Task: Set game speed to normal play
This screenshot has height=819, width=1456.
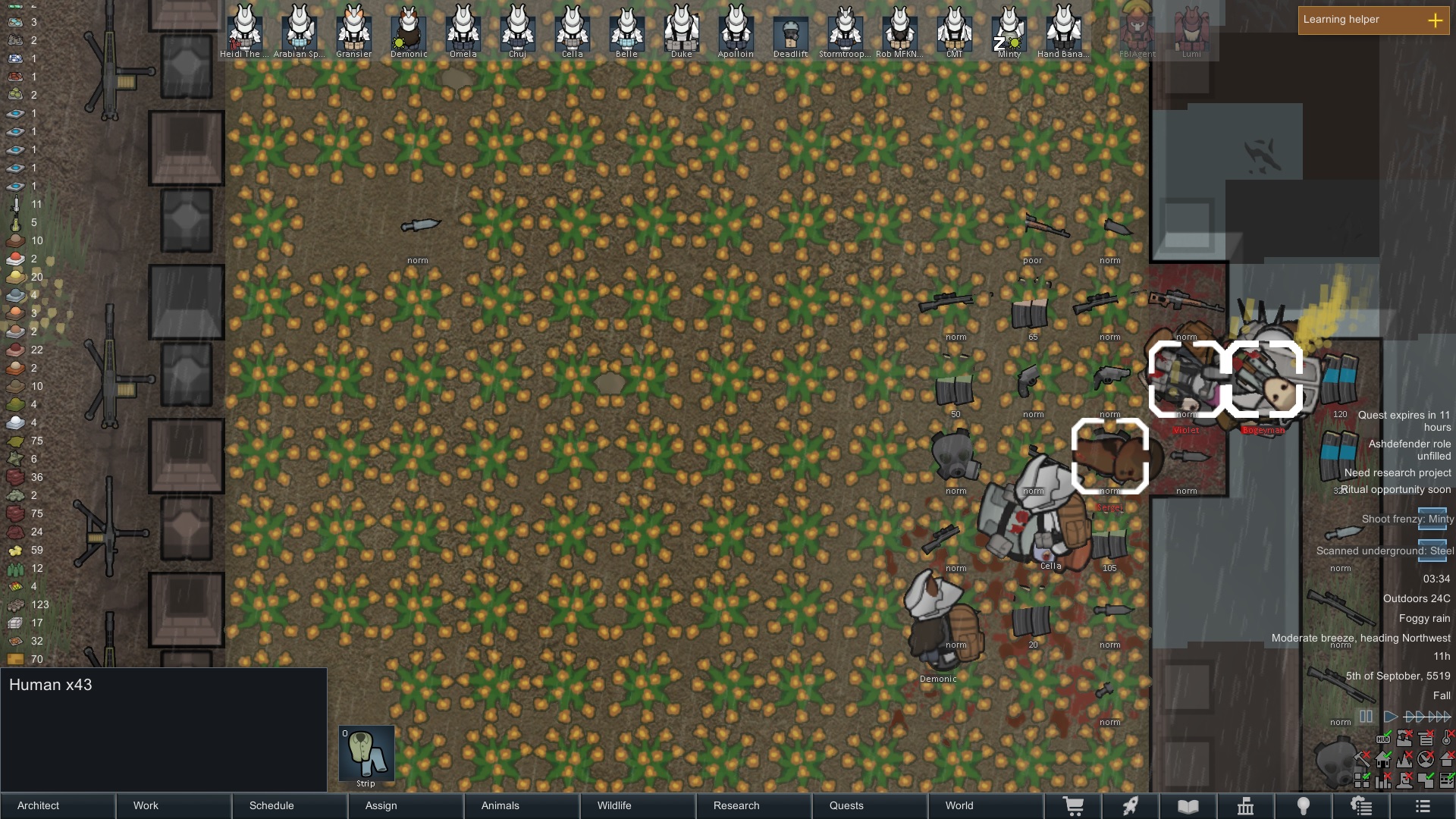Action: [1390, 716]
